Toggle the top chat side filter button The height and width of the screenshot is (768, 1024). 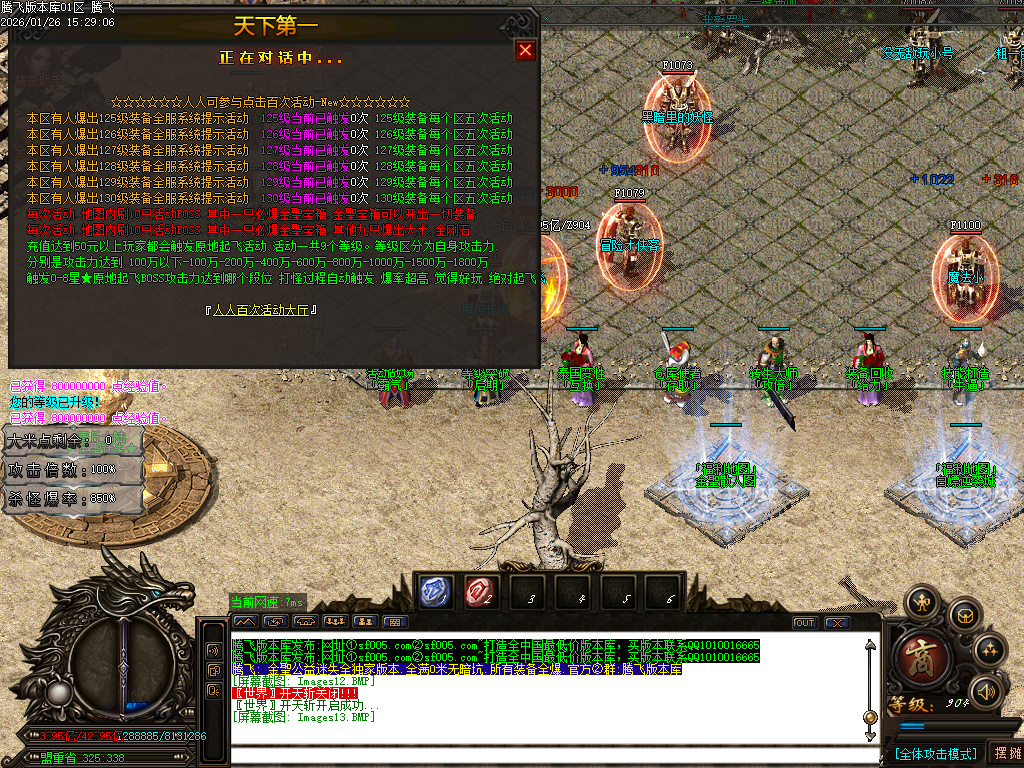[x=213, y=649]
